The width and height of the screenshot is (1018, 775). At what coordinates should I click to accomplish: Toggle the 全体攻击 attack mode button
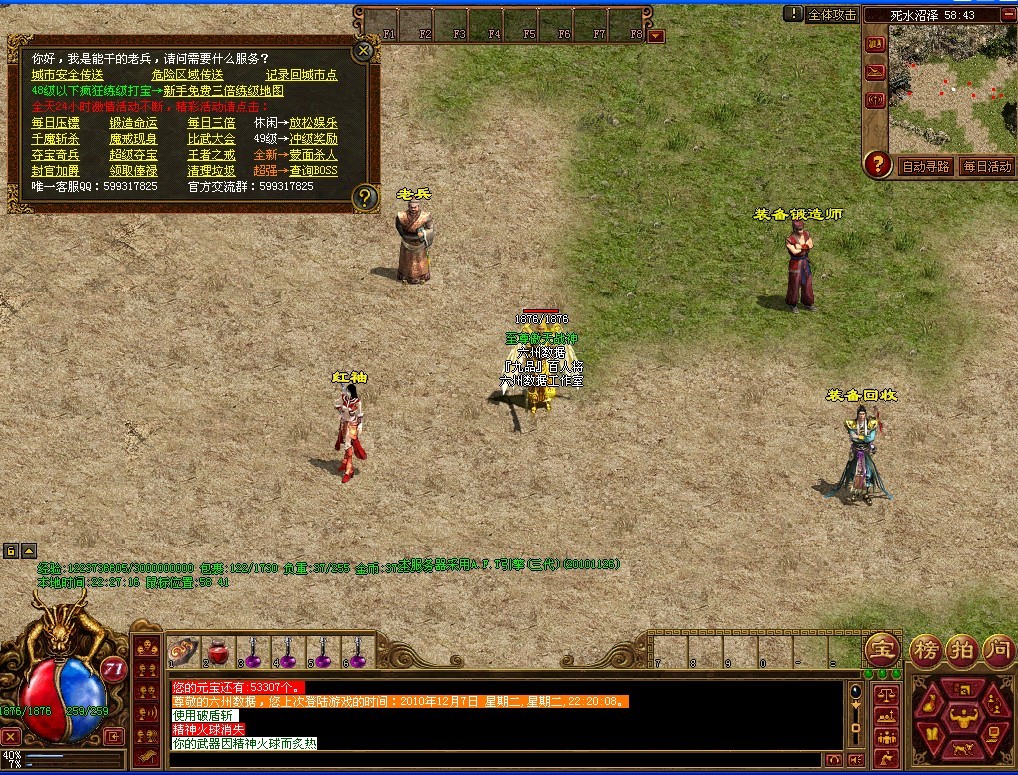pyautogui.click(x=831, y=14)
